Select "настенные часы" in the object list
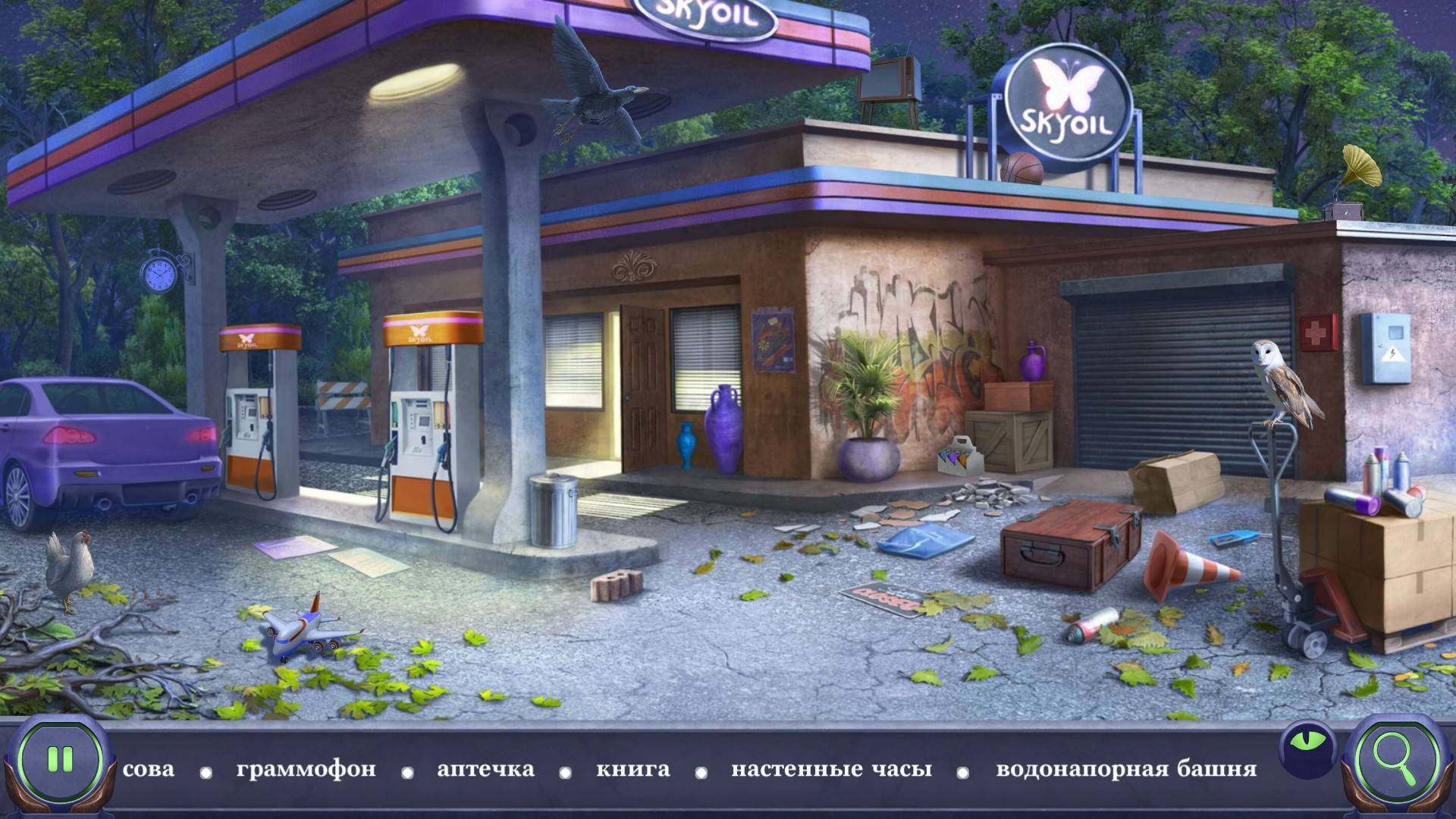 click(831, 769)
